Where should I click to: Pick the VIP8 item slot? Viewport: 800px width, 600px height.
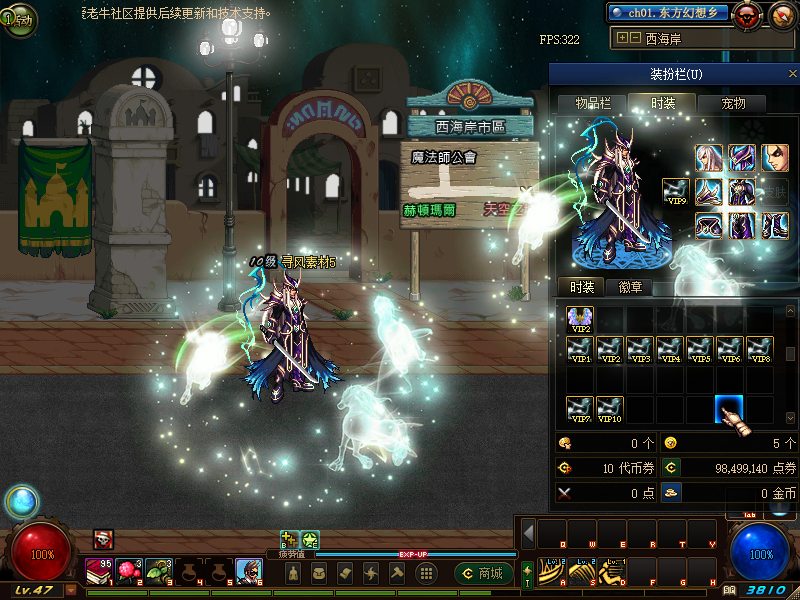click(760, 349)
